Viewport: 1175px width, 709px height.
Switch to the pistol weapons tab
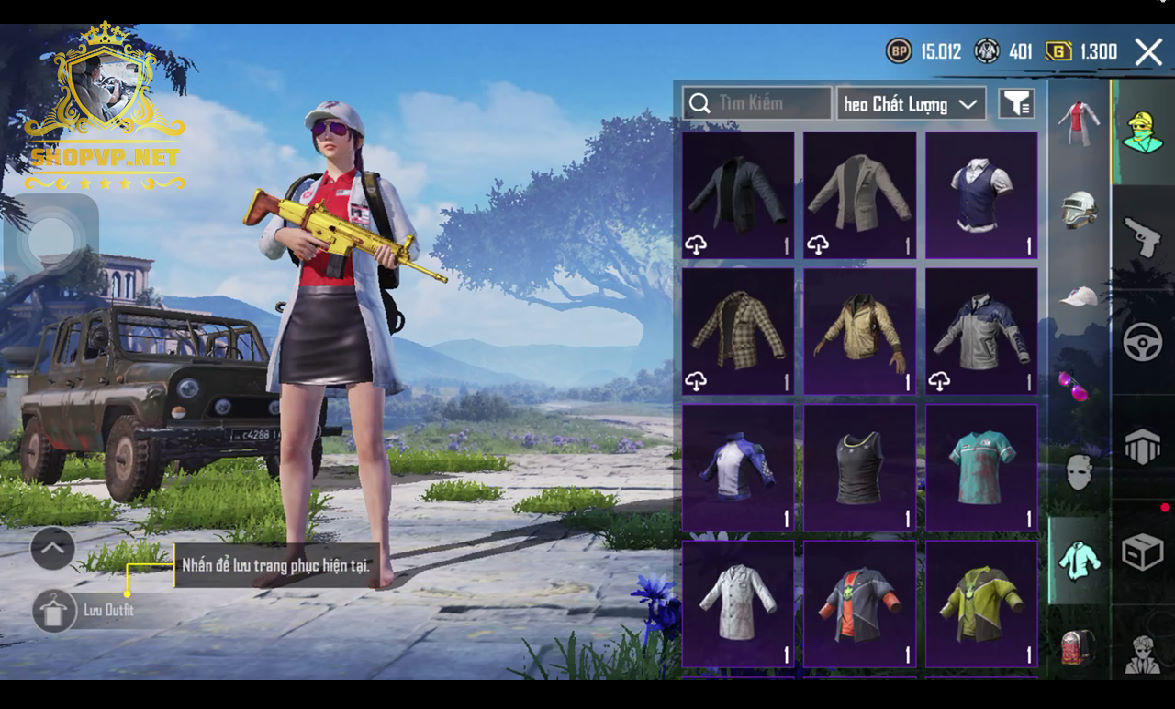(1143, 238)
